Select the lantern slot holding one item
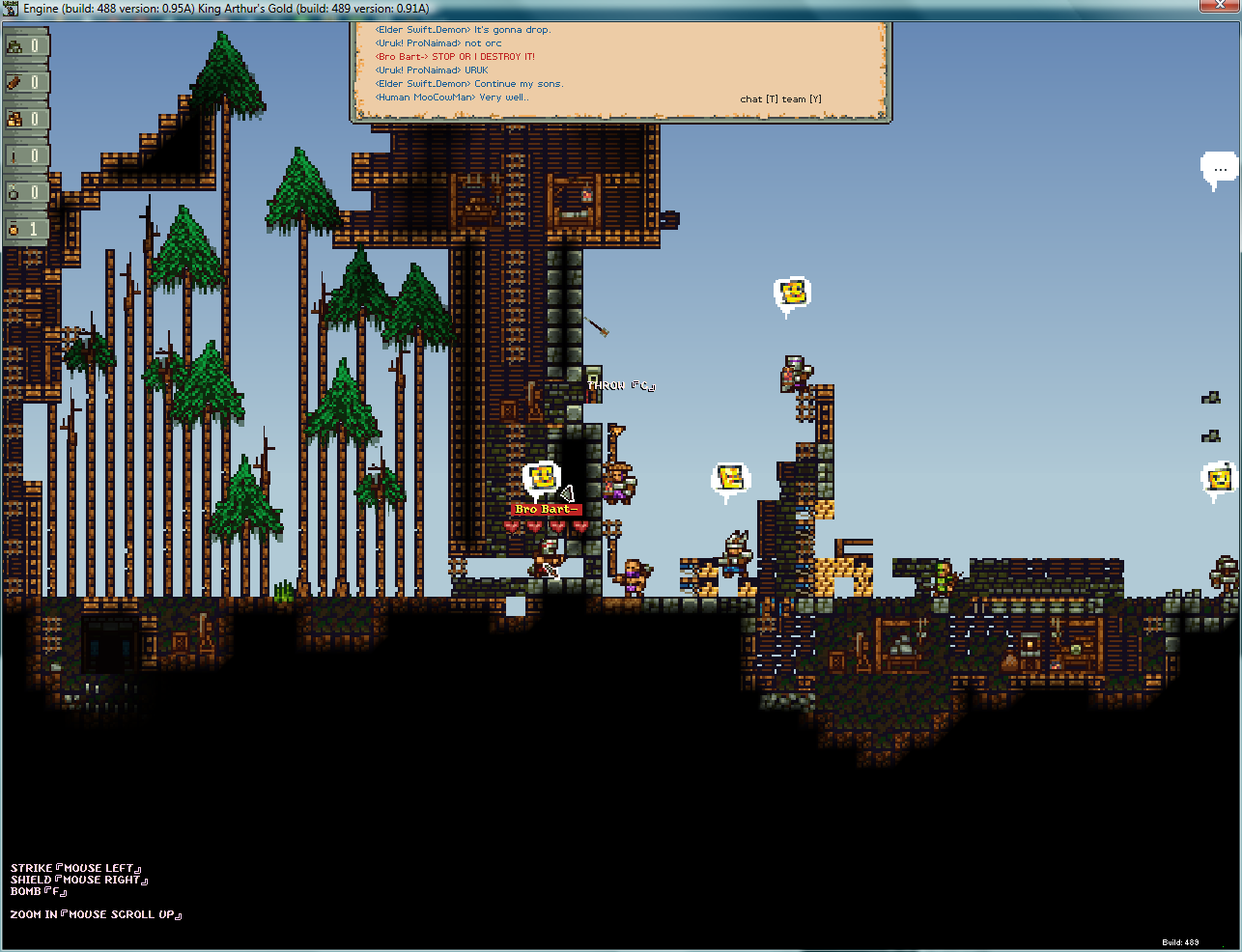 point(25,229)
